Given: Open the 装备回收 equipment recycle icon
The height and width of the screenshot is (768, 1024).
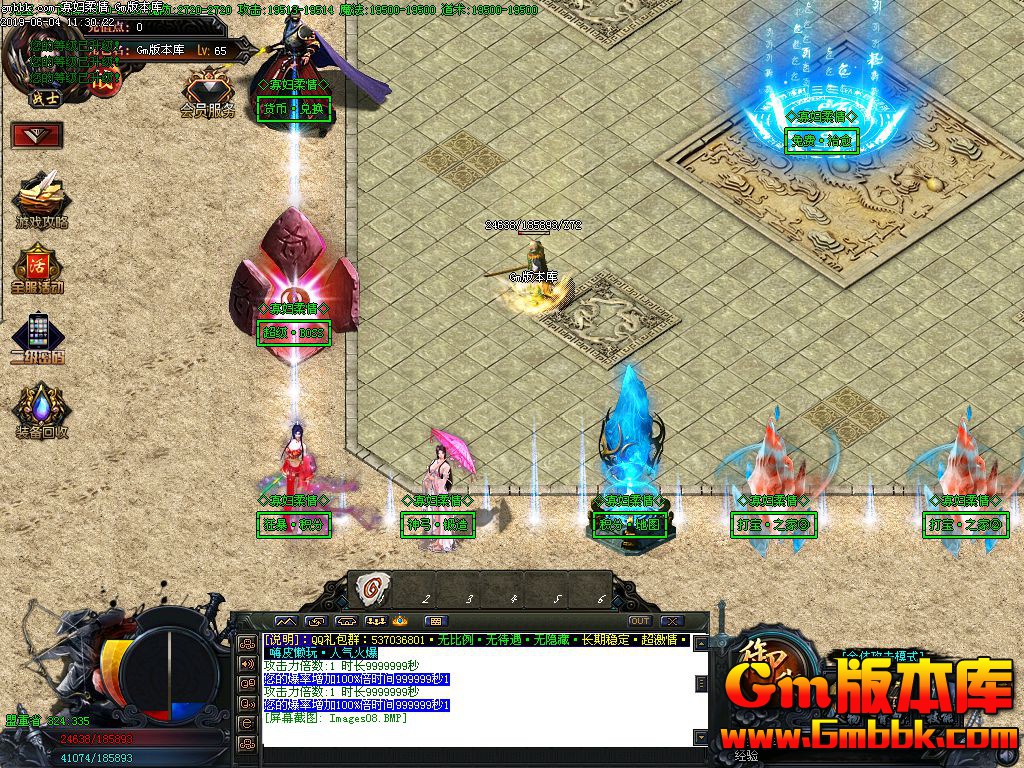Looking at the screenshot, I should point(40,411).
